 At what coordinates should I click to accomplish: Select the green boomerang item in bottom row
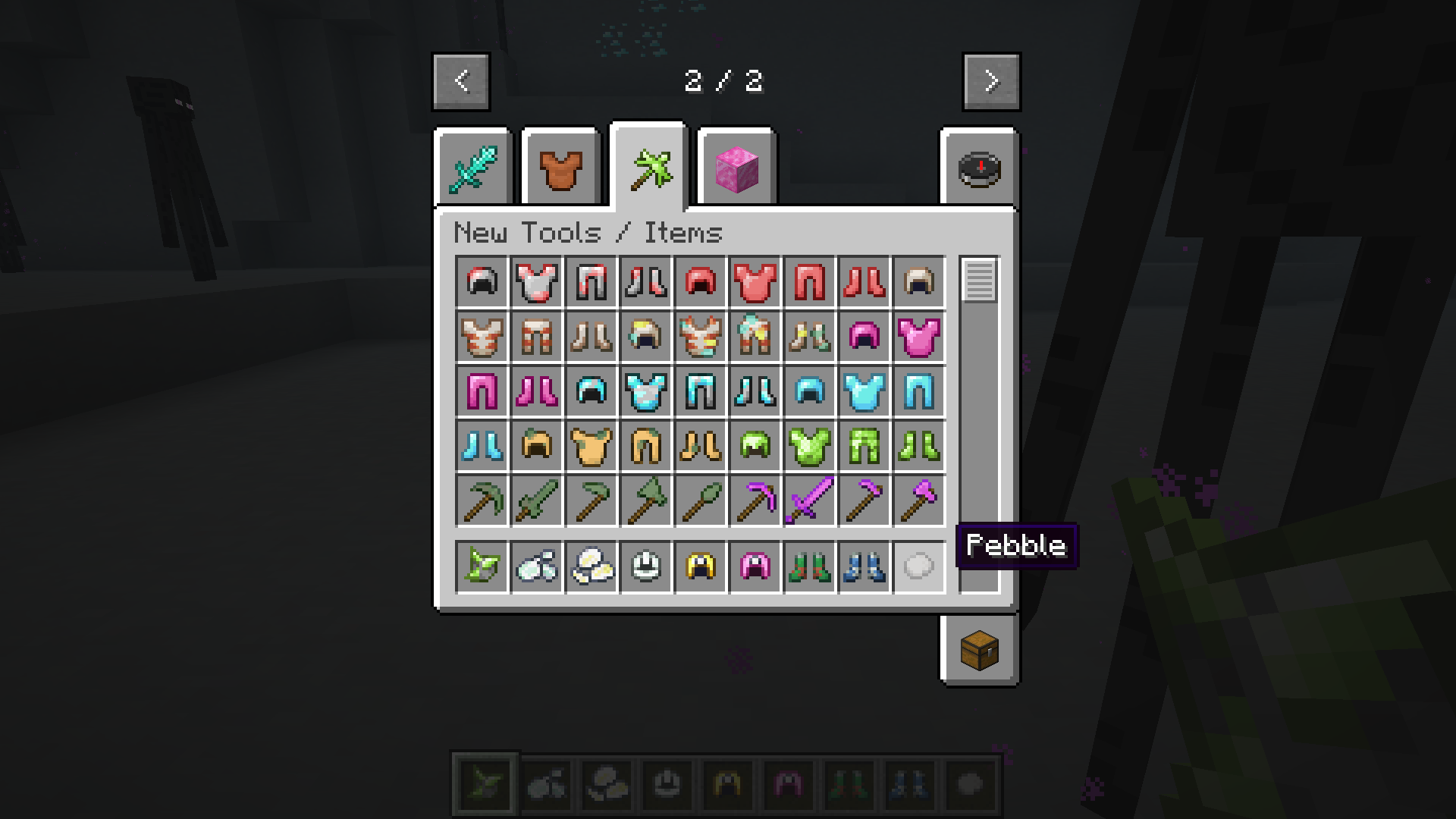[x=483, y=566]
